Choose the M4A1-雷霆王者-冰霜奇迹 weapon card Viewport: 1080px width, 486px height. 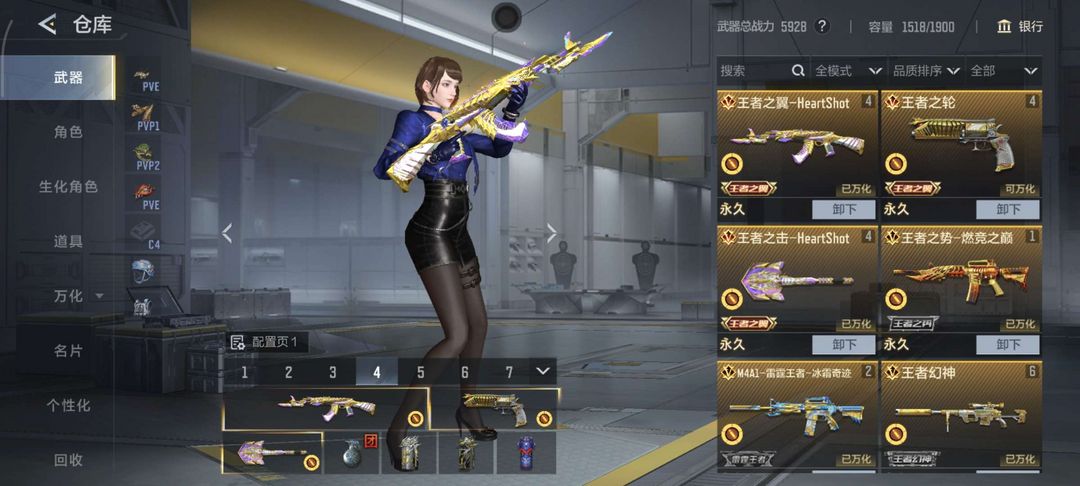tap(797, 415)
